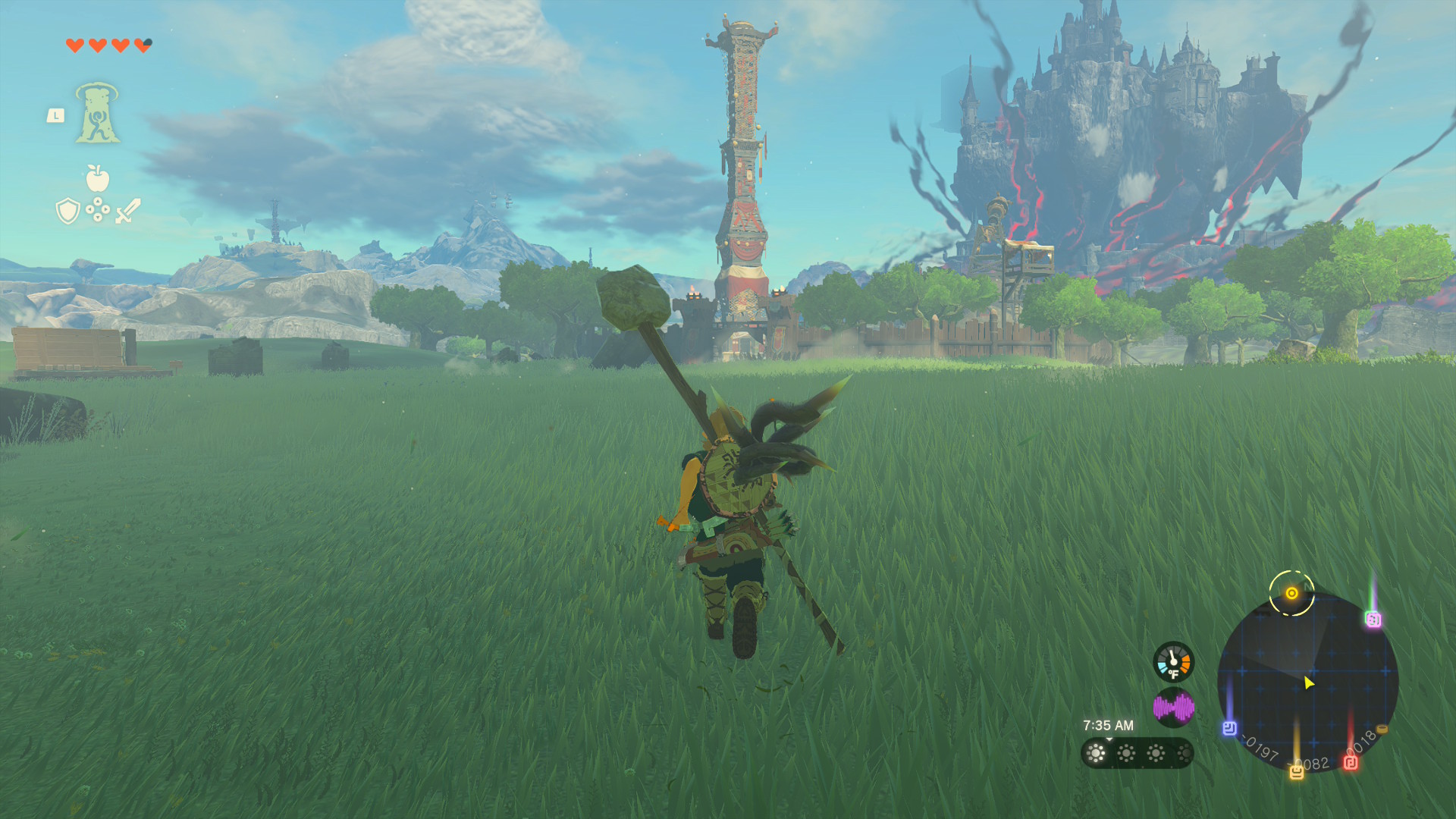1456x819 pixels.
Task: Select the apple materials shortcut icon
Action: (97, 178)
